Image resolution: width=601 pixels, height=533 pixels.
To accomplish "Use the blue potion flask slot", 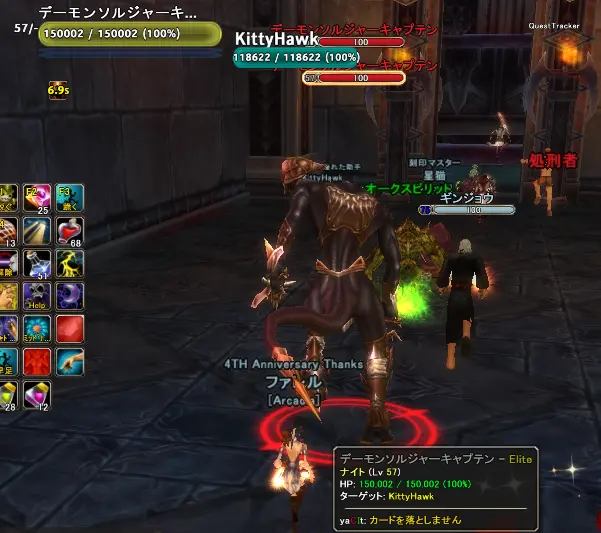I will click(x=38, y=264).
